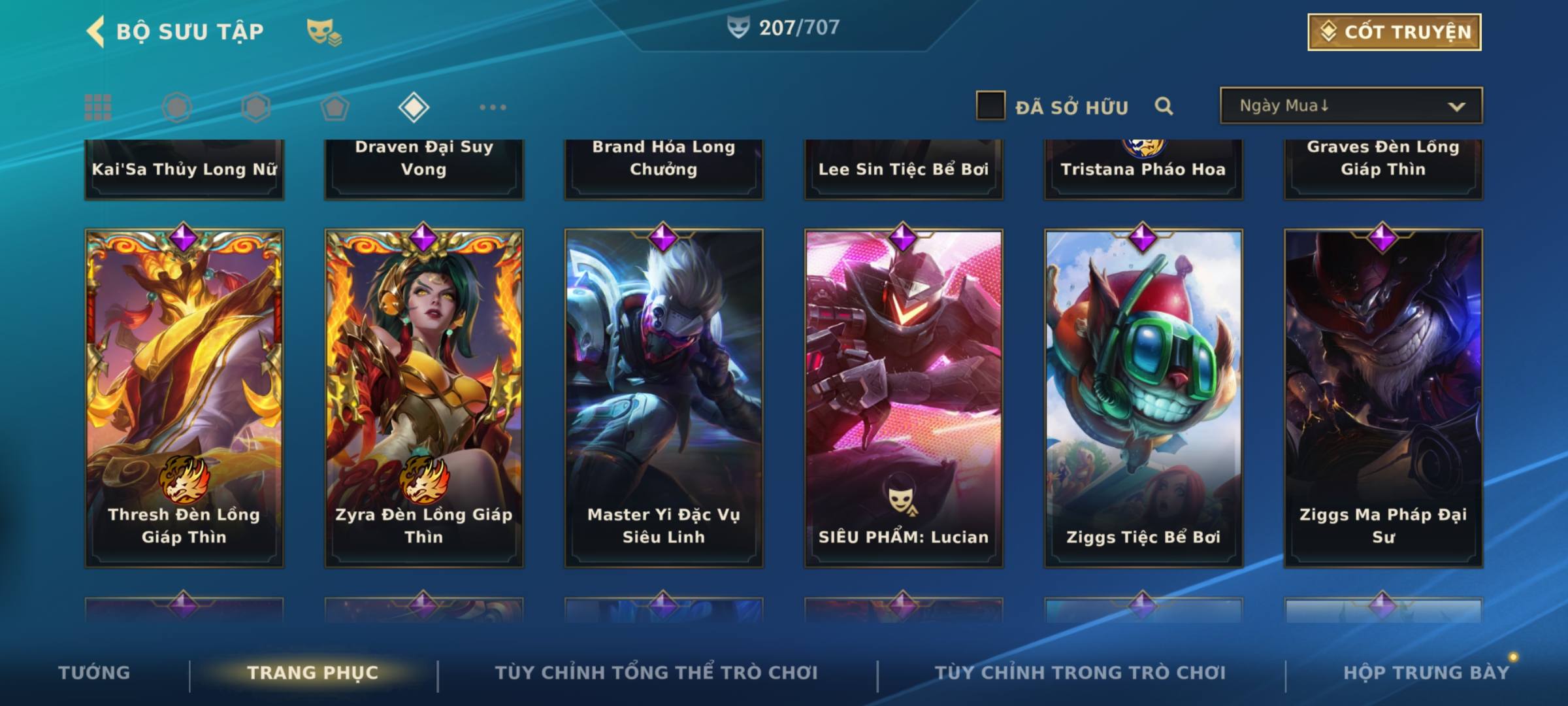Open Ziggs Ma Pháp Đại Sư card
Screen dimensions: 1568x706
pyautogui.click(x=1383, y=397)
